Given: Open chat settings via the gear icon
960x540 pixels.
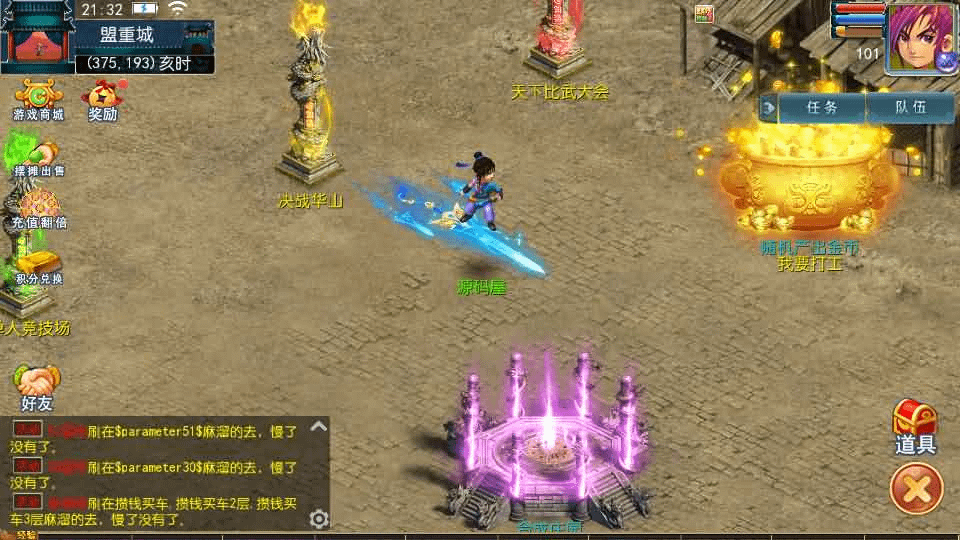Looking at the screenshot, I should coord(319,518).
